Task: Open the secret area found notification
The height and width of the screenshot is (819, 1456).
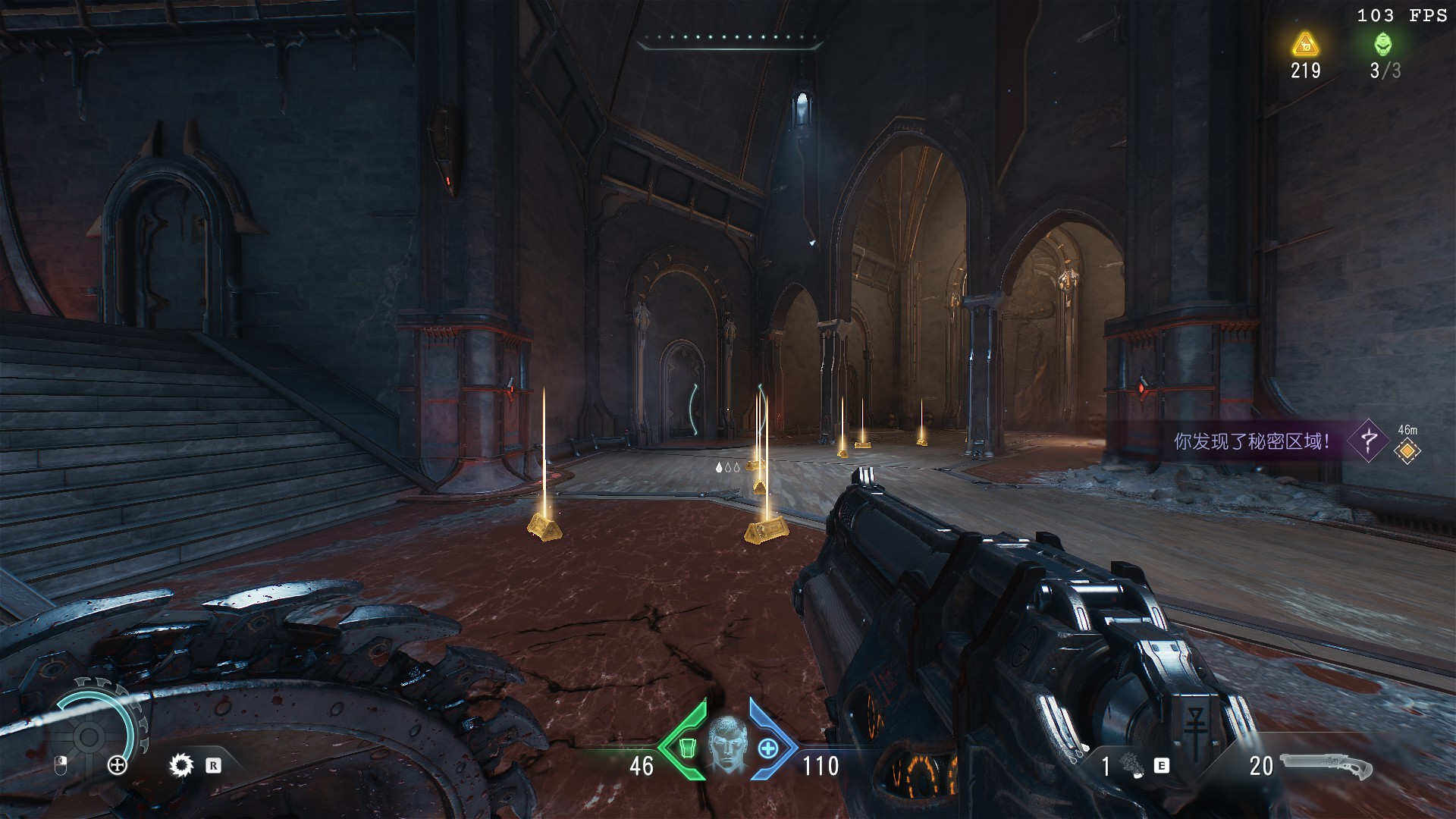Action: click(1251, 441)
